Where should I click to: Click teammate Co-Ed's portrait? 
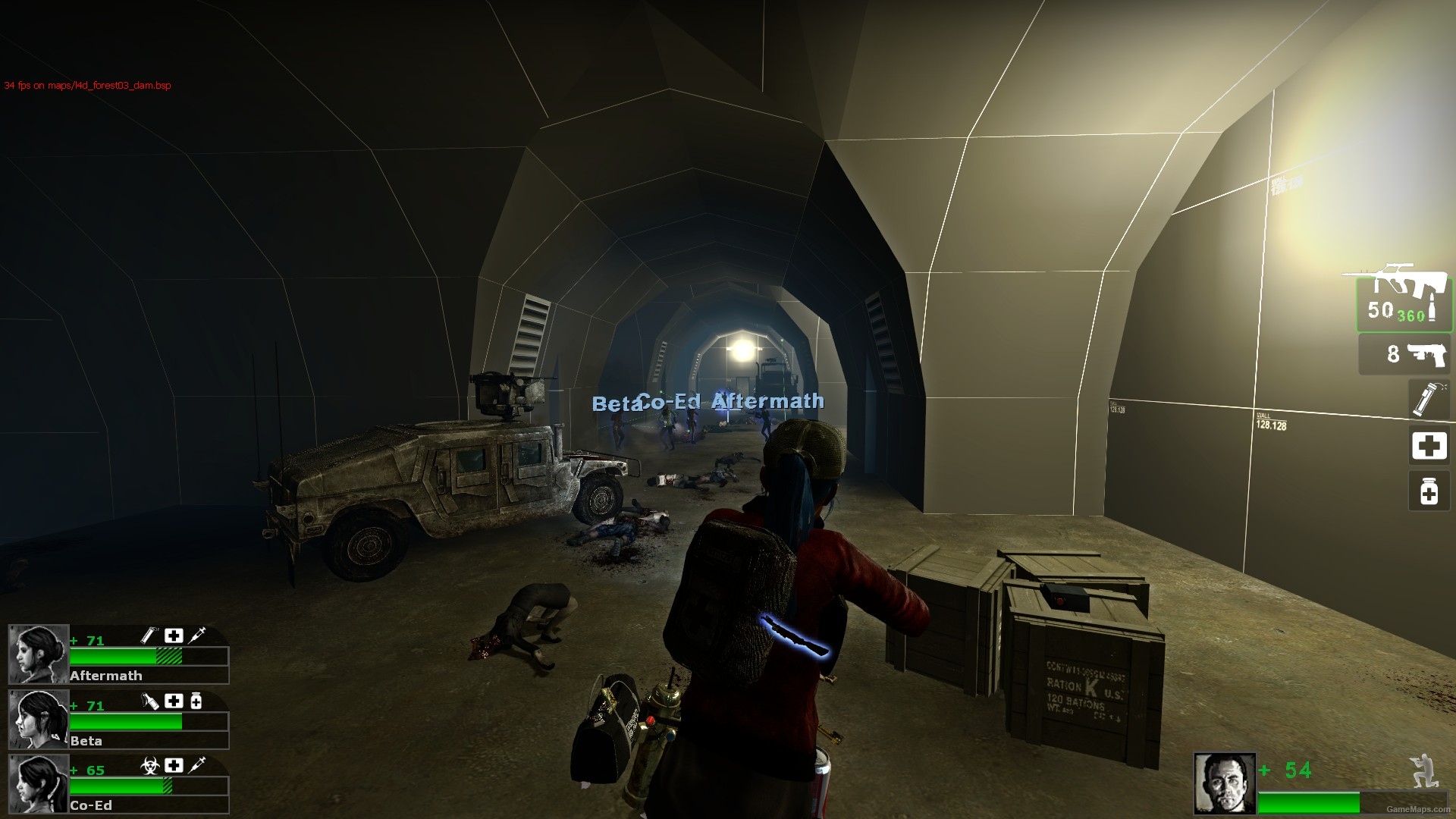39,784
